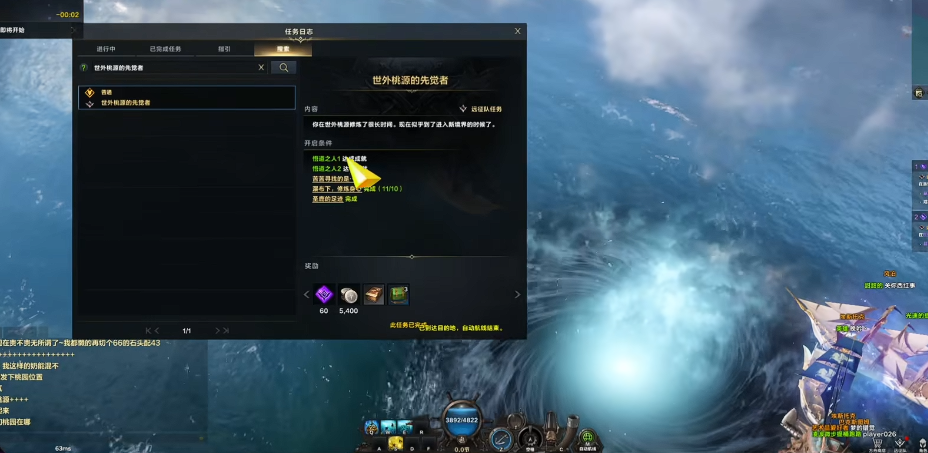Click the quest search text field
This screenshot has width=928, height=453.
[172, 68]
